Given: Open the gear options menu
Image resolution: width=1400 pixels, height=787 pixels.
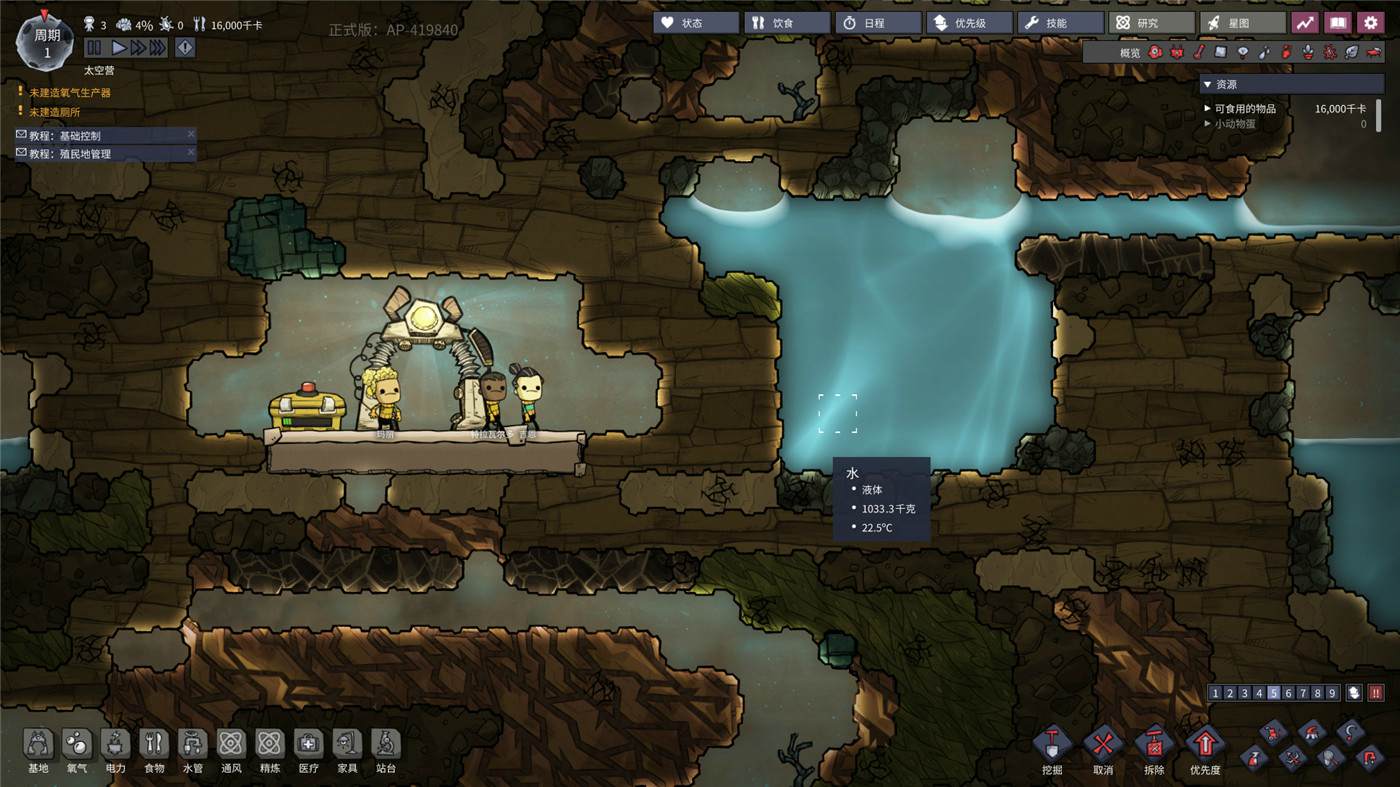Looking at the screenshot, I should [x=1370, y=23].
